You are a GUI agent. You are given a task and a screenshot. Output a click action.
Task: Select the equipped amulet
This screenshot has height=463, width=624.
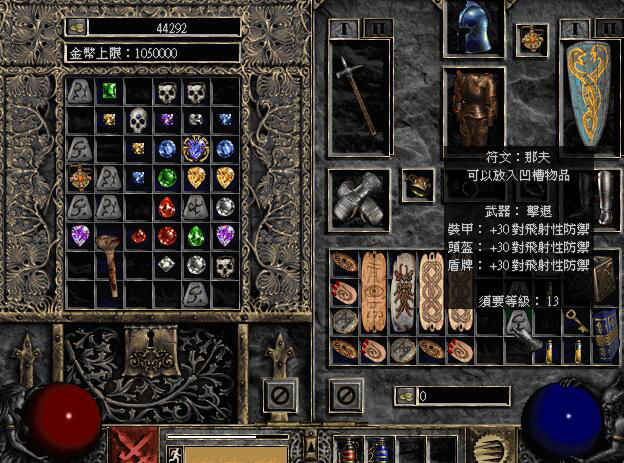[531, 40]
